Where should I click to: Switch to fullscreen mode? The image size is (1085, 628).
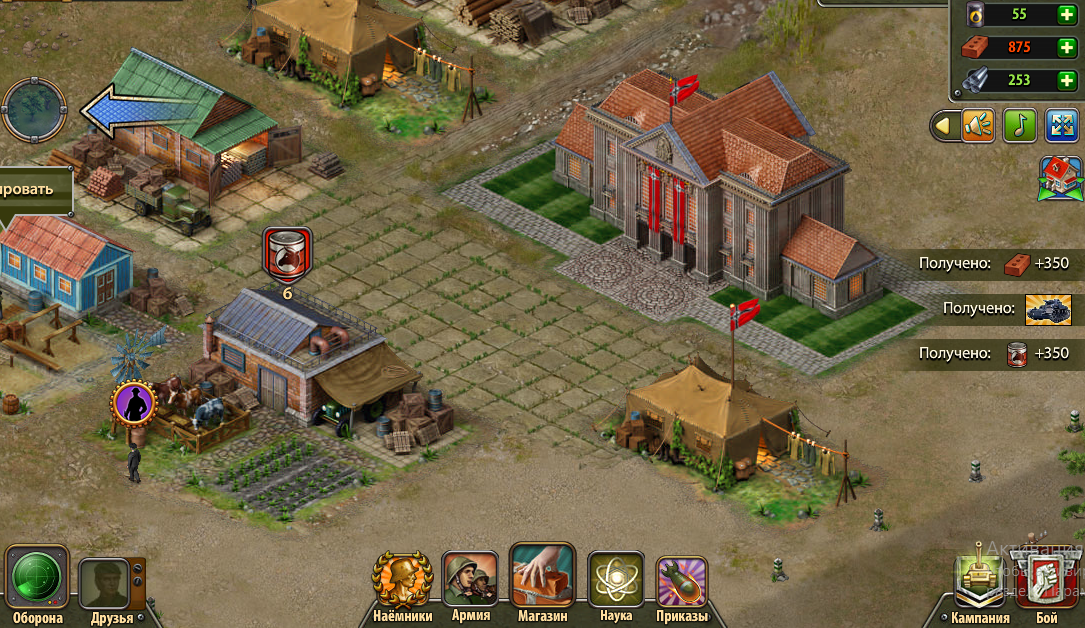pyautogui.click(x=1061, y=126)
